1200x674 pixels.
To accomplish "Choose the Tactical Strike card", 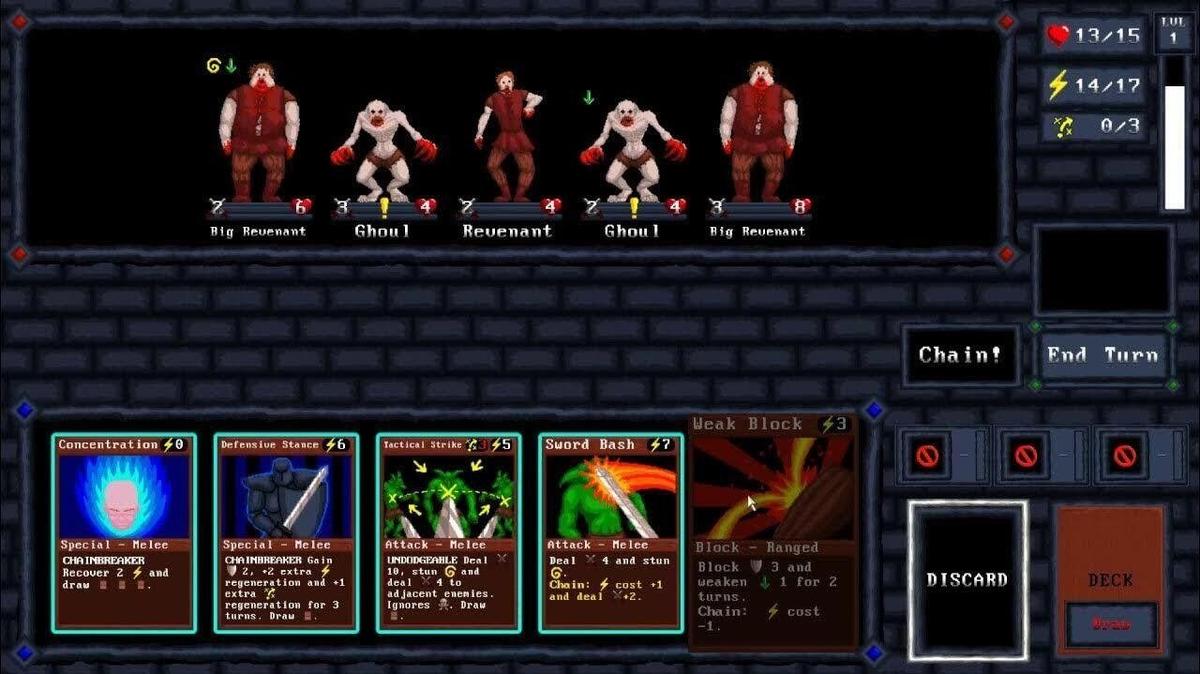I will point(448,532).
